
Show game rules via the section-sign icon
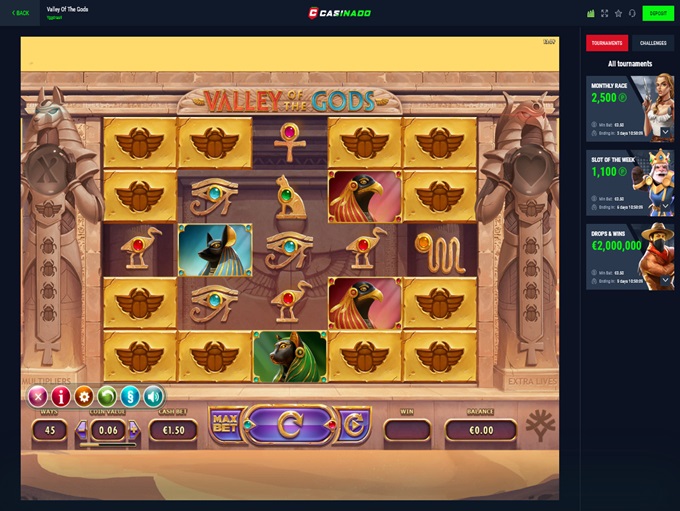(130, 396)
